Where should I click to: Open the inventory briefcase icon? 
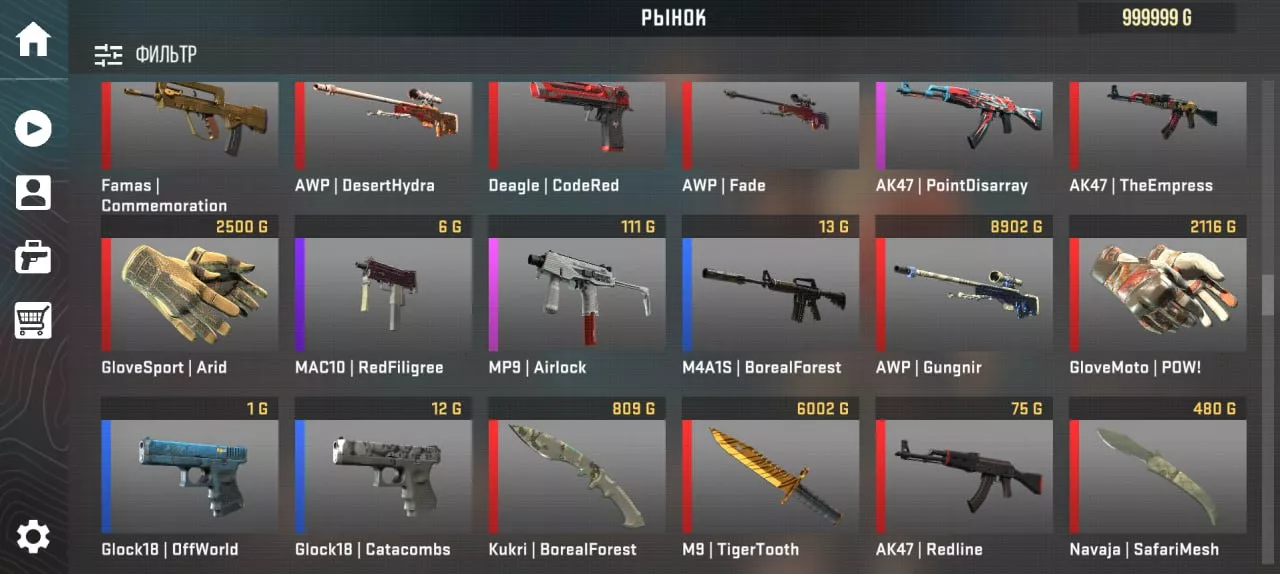(x=33, y=257)
